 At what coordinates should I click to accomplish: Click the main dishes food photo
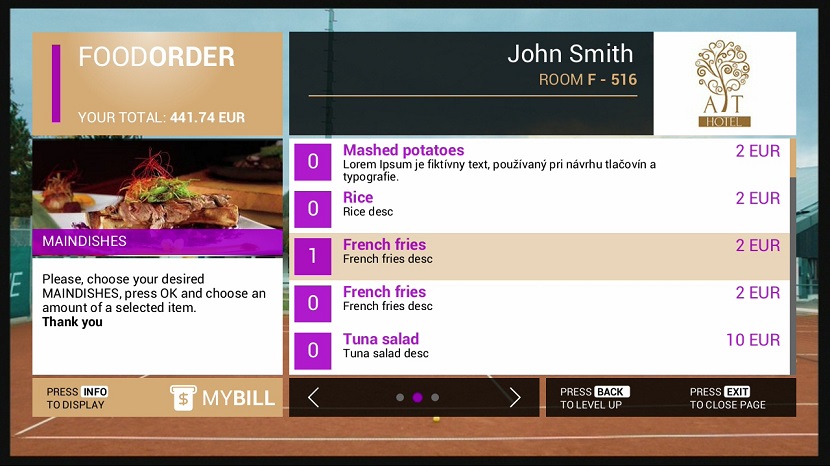point(157,185)
